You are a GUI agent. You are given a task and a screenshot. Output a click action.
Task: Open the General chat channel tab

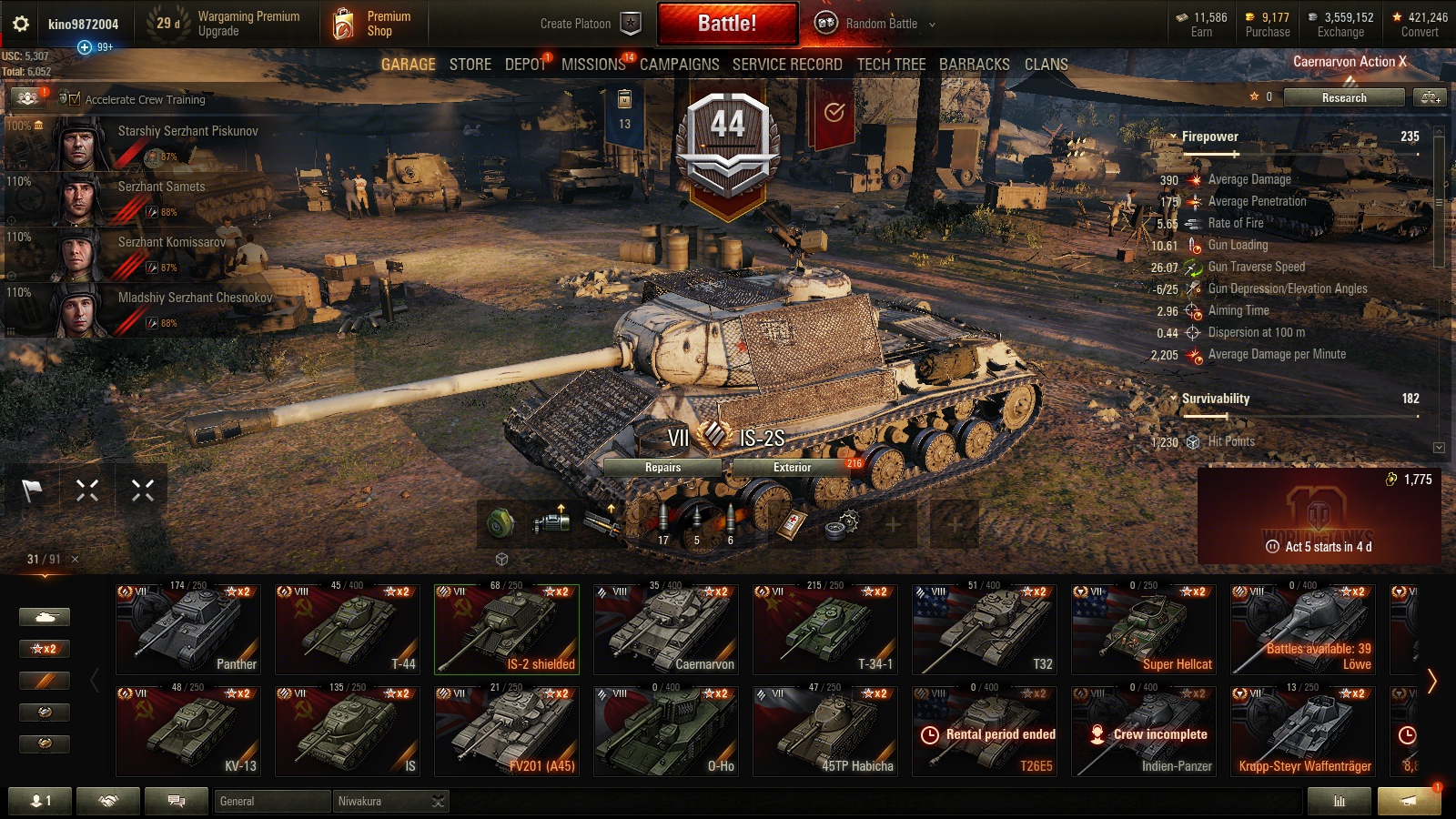click(272, 801)
